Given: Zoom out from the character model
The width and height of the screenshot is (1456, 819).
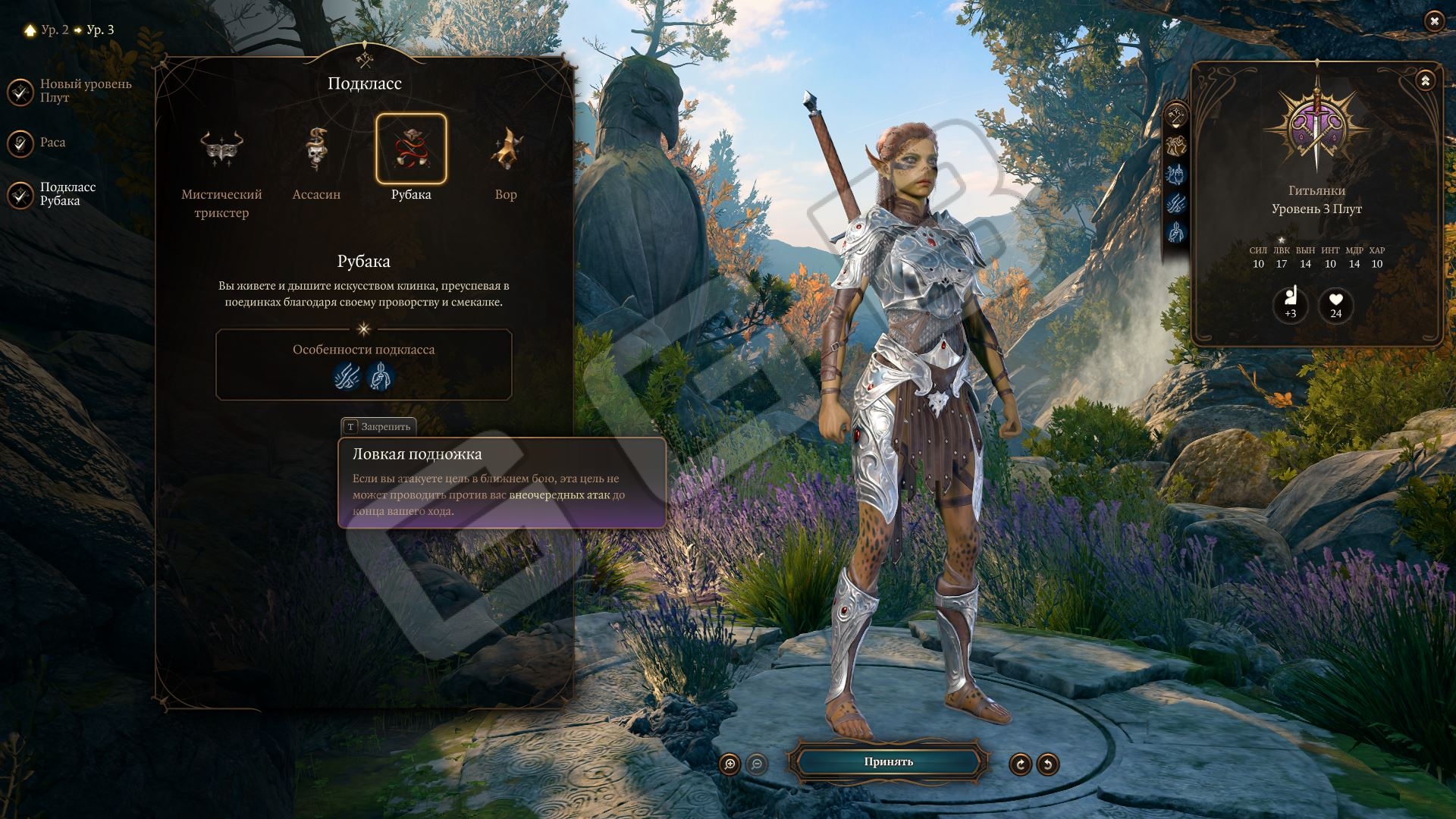Looking at the screenshot, I should pos(756,764).
